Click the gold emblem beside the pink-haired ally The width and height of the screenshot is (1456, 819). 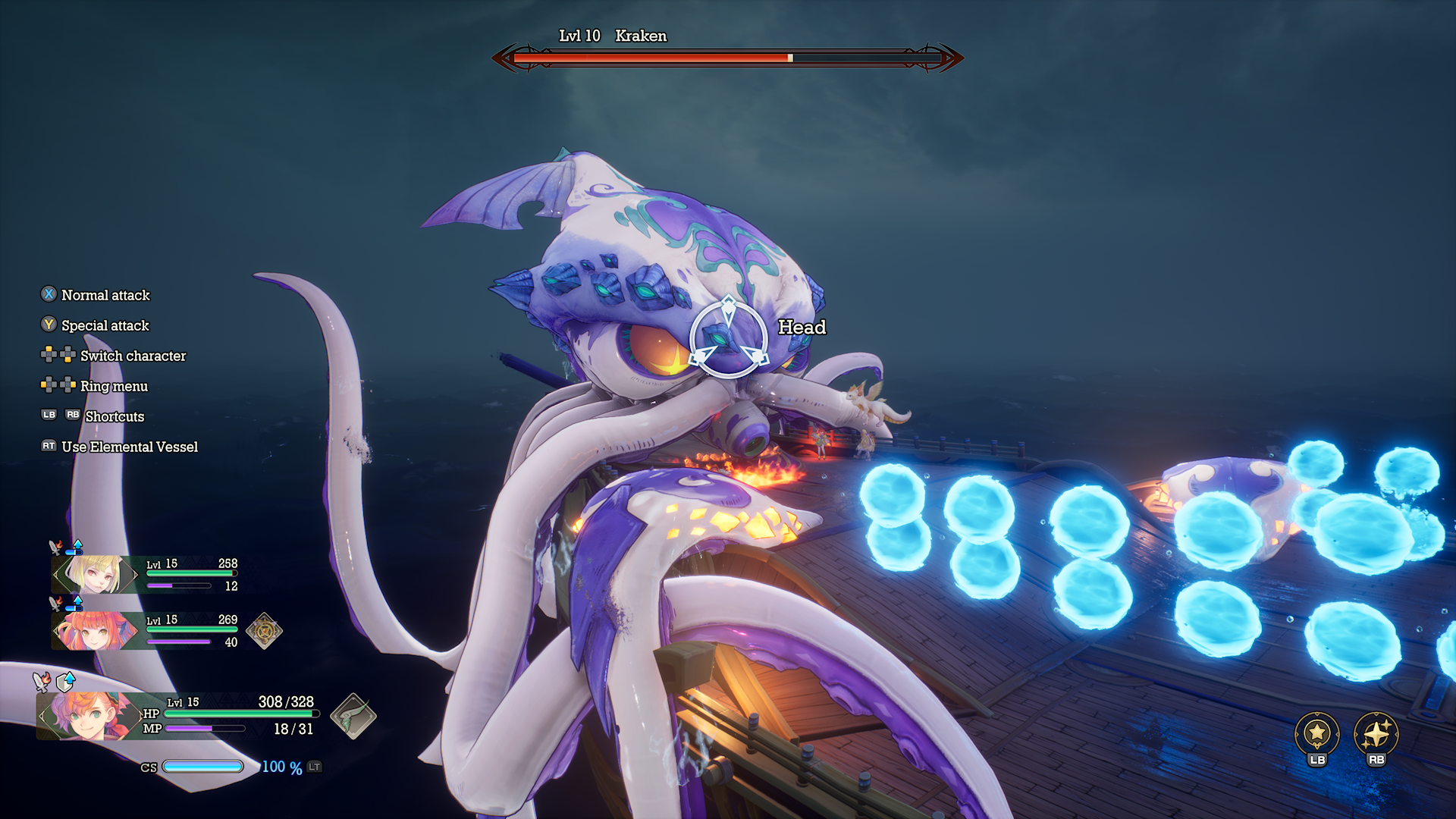click(x=264, y=630)
